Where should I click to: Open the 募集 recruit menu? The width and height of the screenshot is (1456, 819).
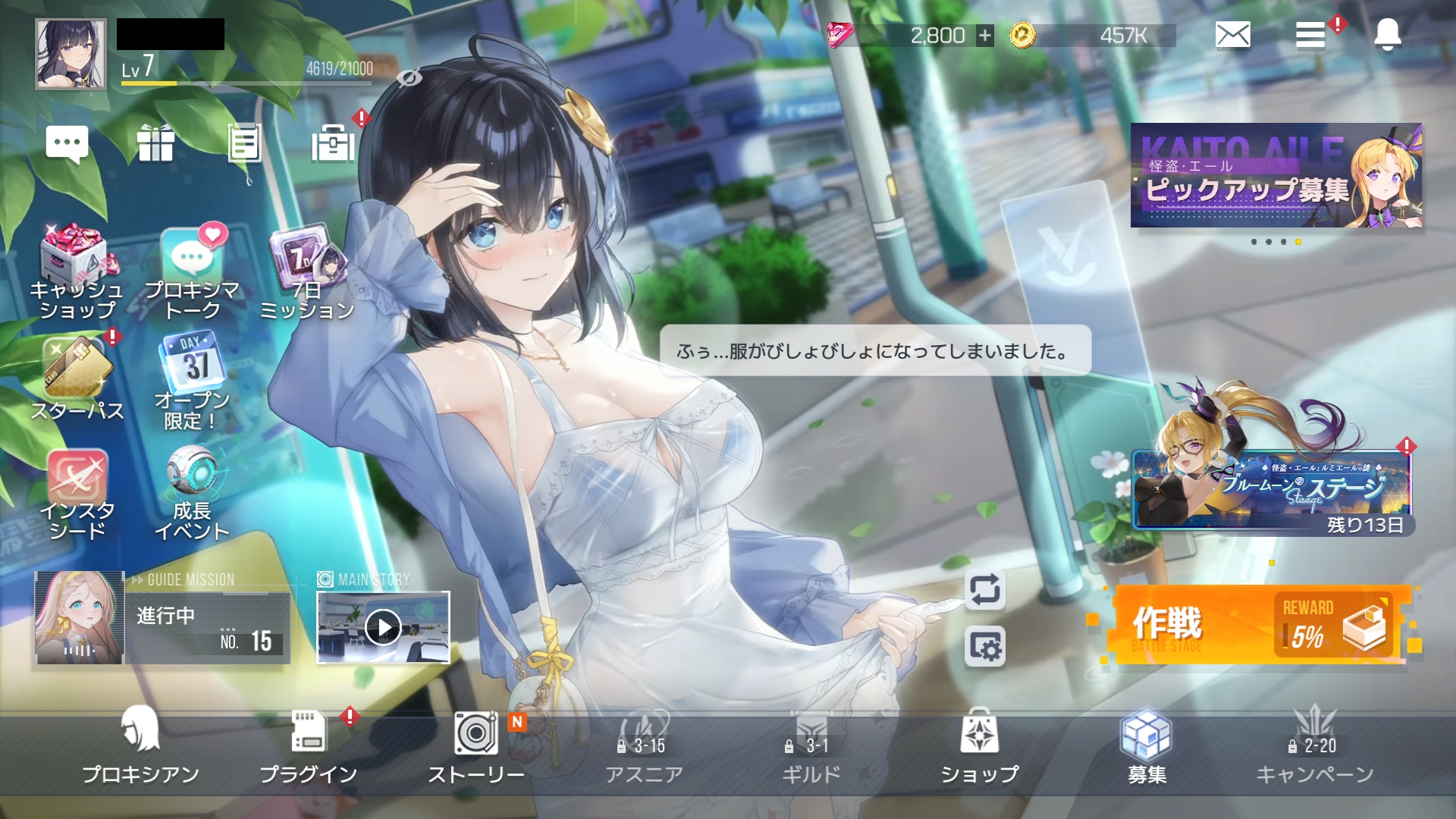point(1147,745)
